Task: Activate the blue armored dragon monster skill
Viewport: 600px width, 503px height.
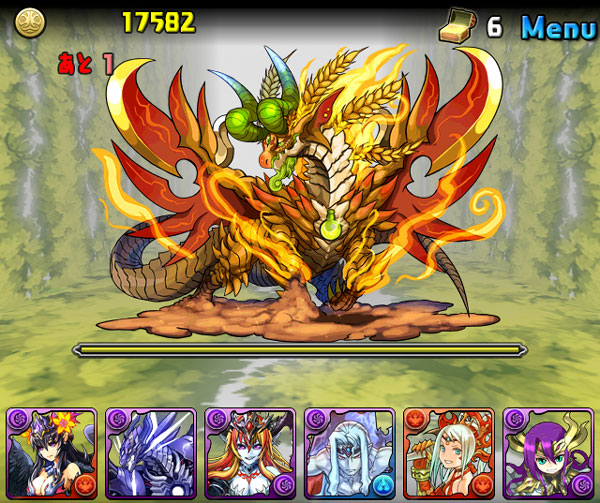Action: (150, 453)
